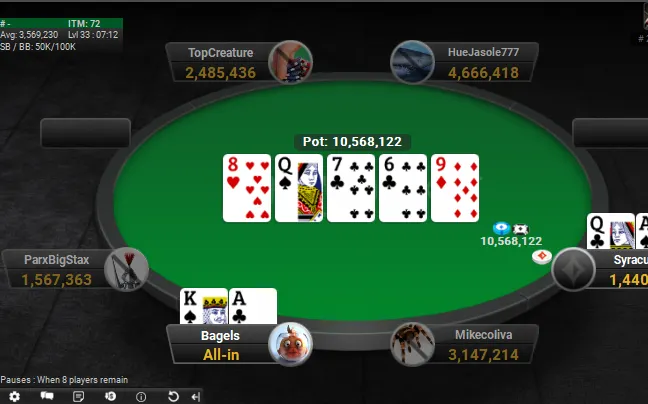The height and width of the screenshot is (404, 648).
Task: Click the leave table arrow icon
Action: coord(195,396)
